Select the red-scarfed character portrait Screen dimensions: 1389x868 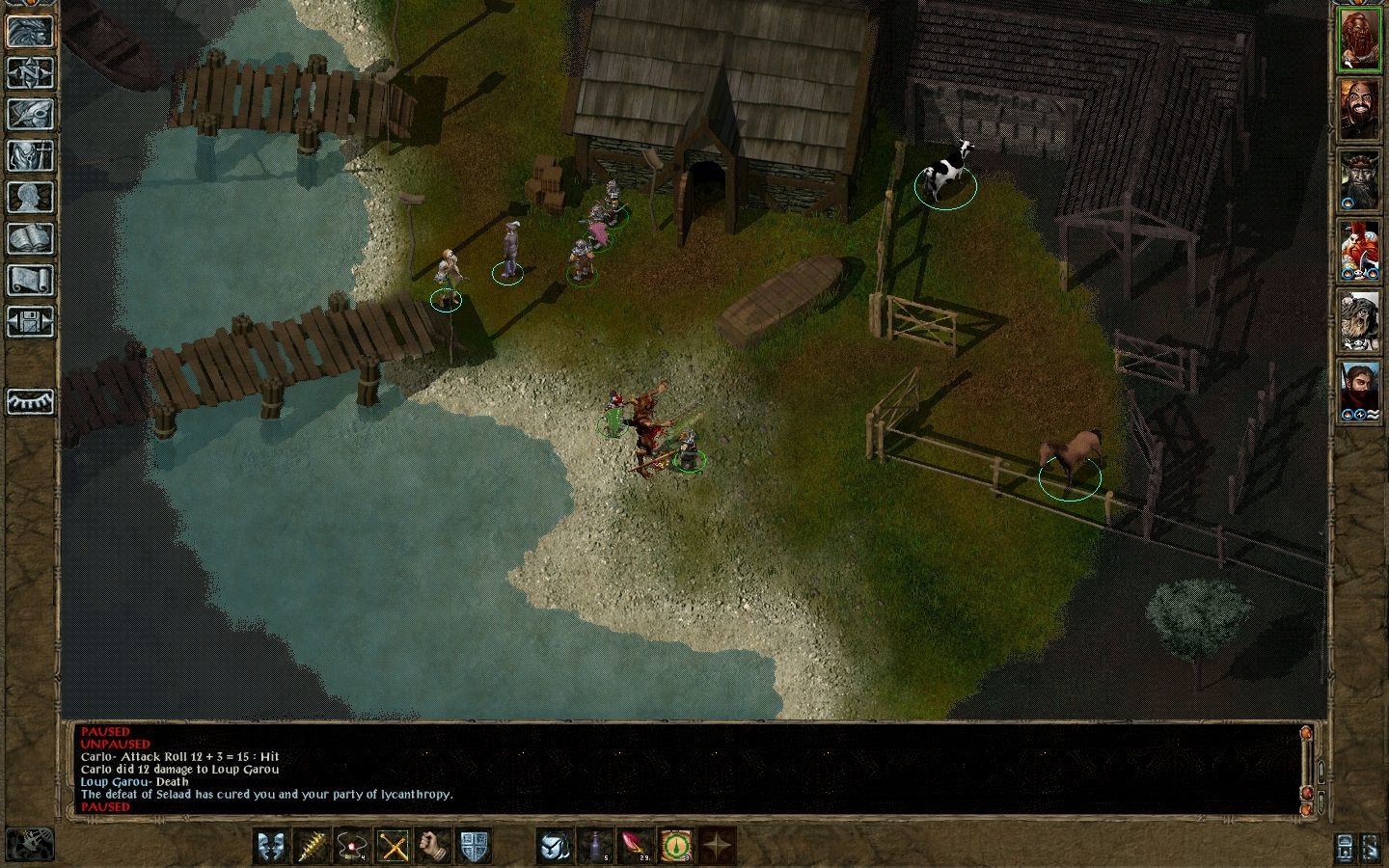(1359, 390)
